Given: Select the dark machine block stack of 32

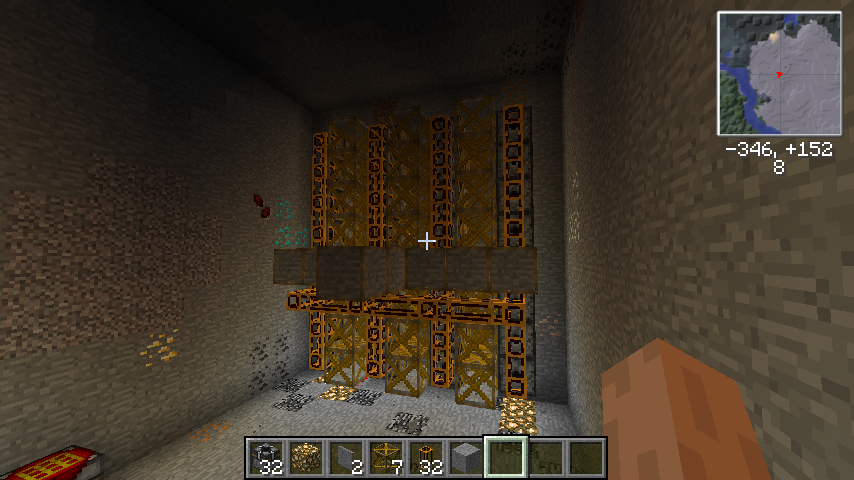Looking at the screenshot, I should click(266, 457).
